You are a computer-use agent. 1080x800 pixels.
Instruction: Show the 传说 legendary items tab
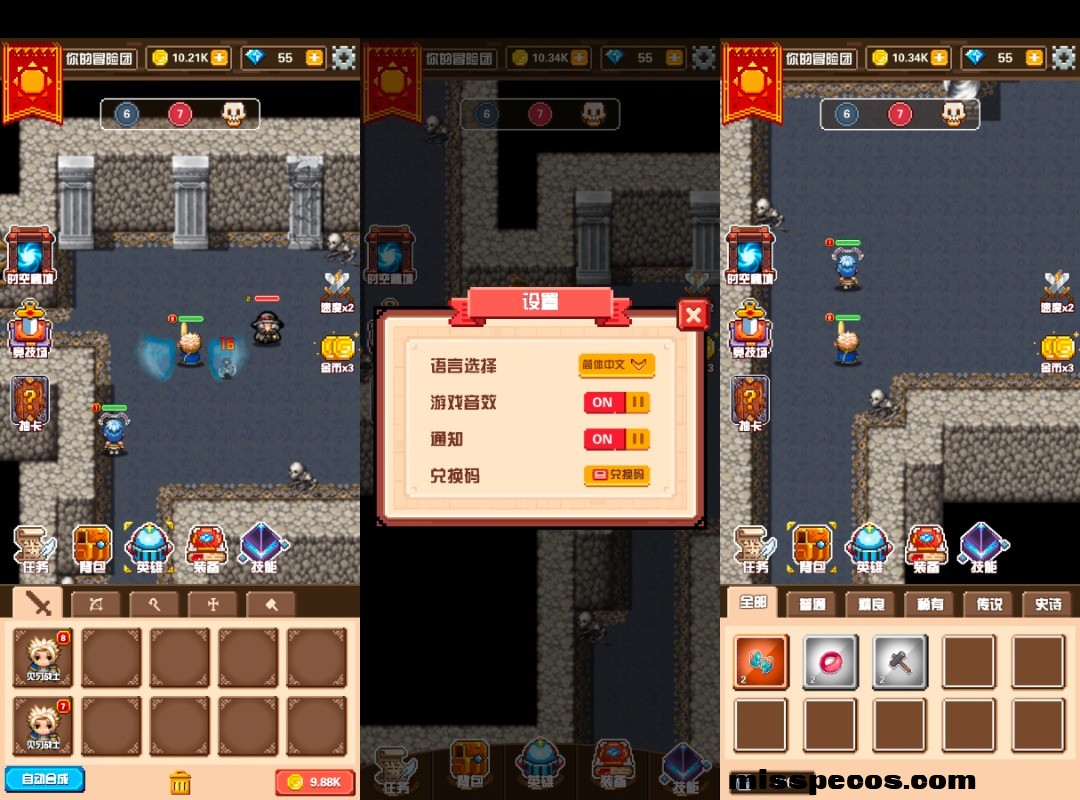coord(988,604)
